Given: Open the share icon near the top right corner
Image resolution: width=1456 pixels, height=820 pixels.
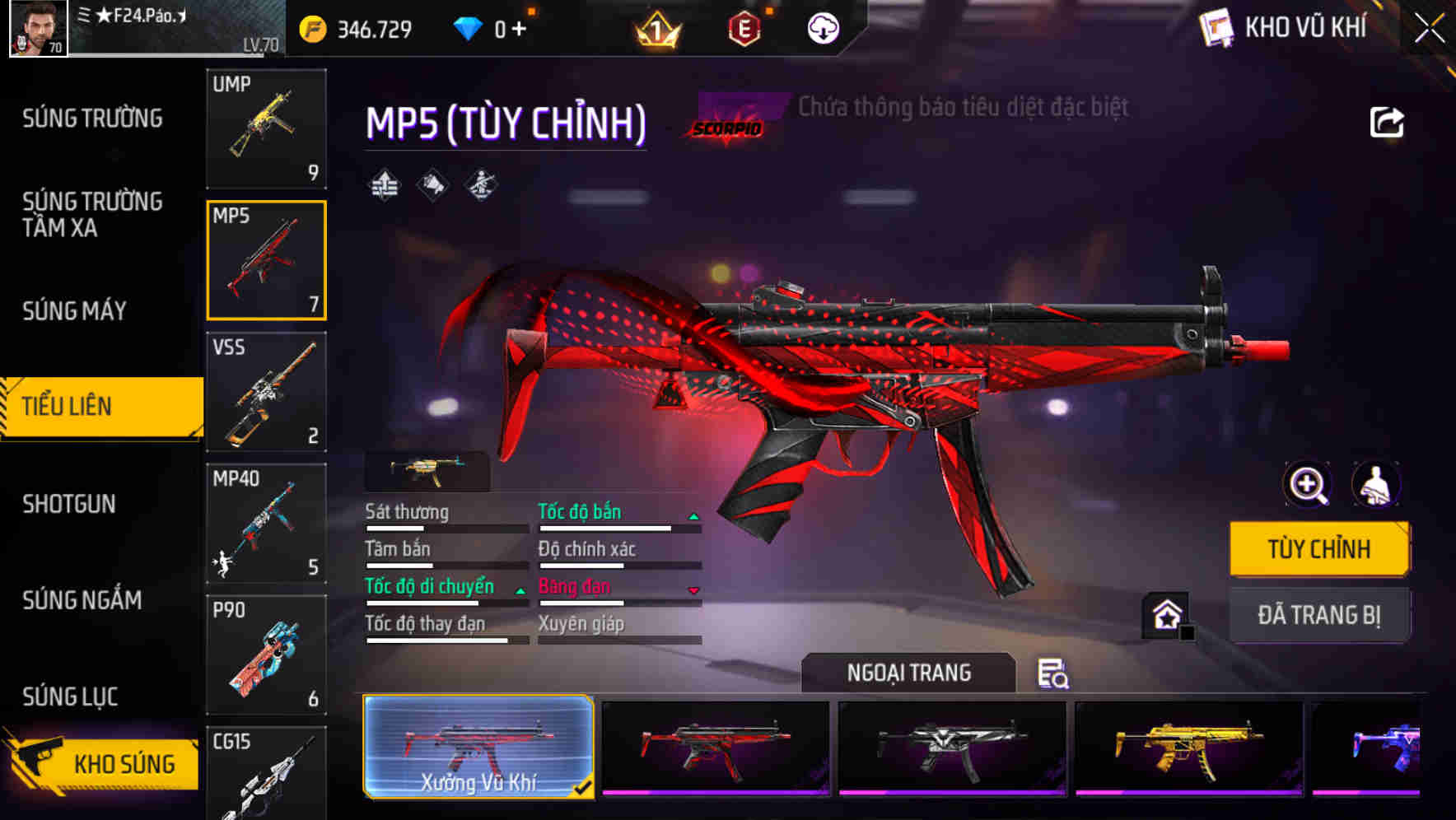Looking at the screenshot, I should pos(1388,122).
